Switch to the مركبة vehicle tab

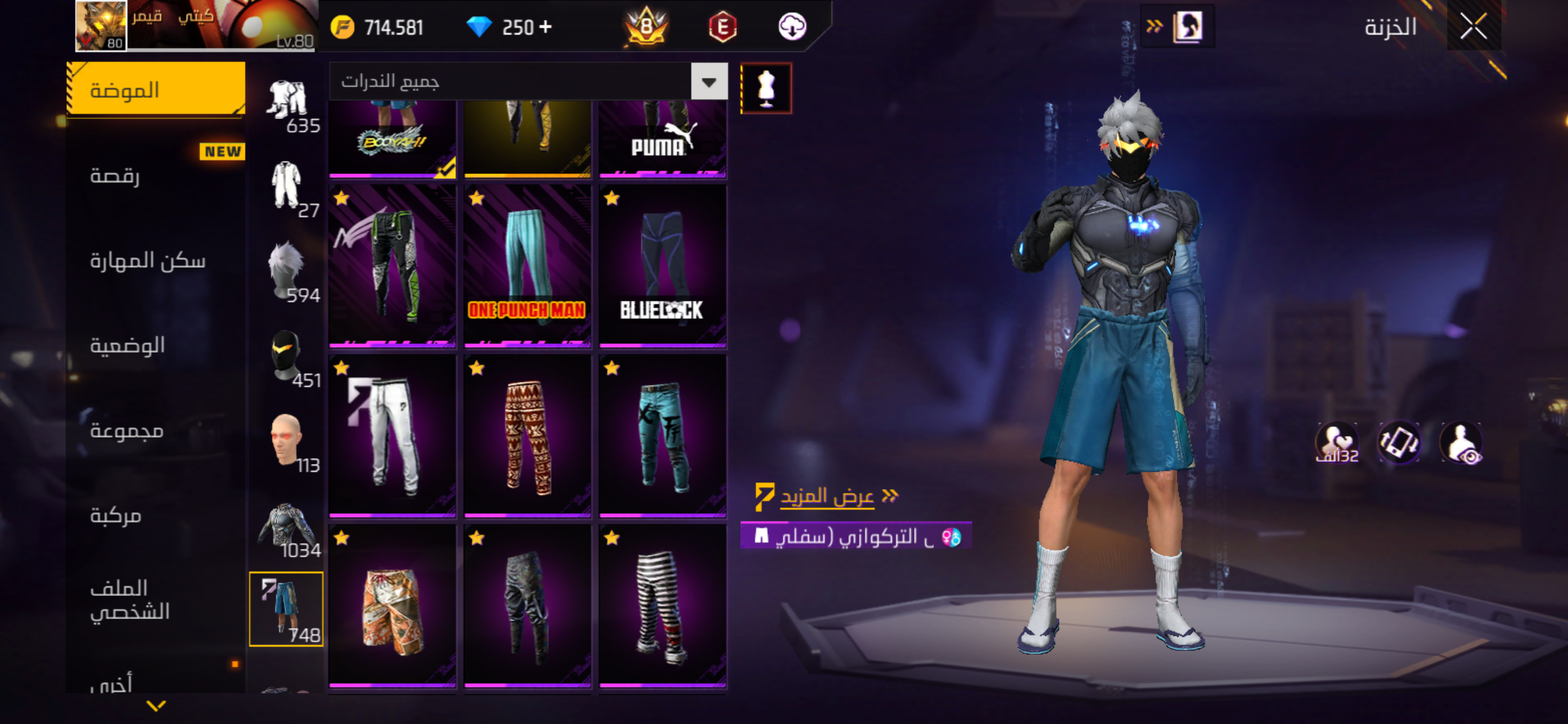(x=116, y=515)
